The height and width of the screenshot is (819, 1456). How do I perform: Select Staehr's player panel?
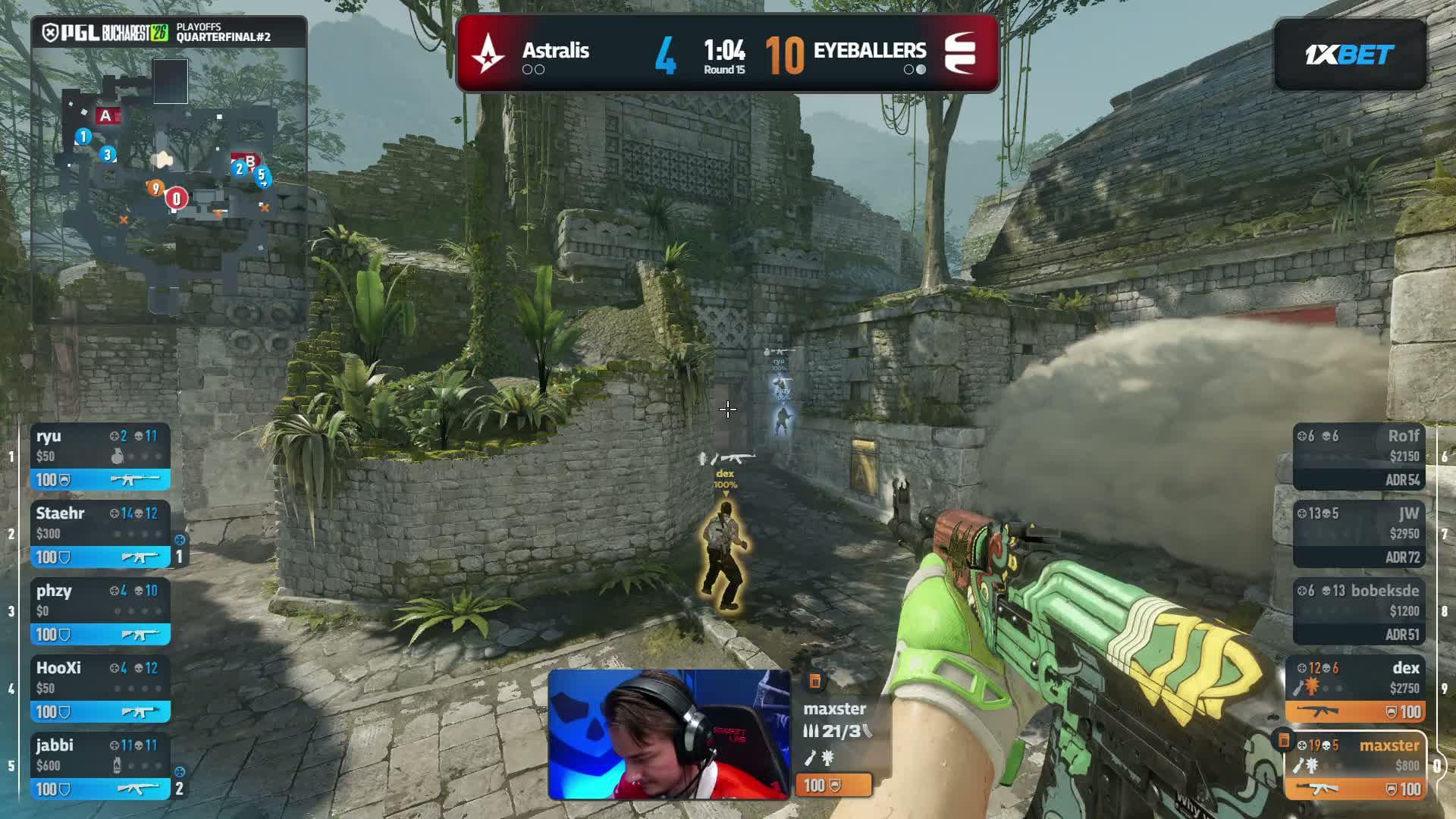(x=100, y=535)
